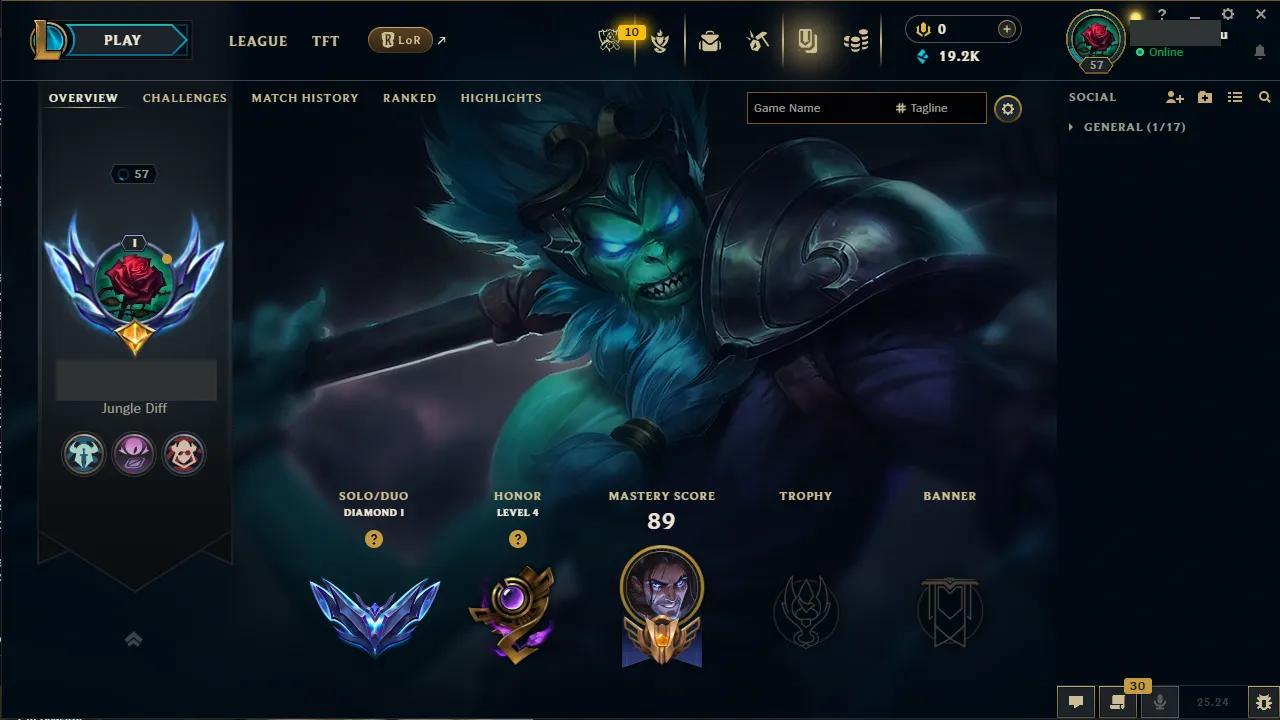Open the Store coins icon
Screen dimensions: 1280x720
856,40
